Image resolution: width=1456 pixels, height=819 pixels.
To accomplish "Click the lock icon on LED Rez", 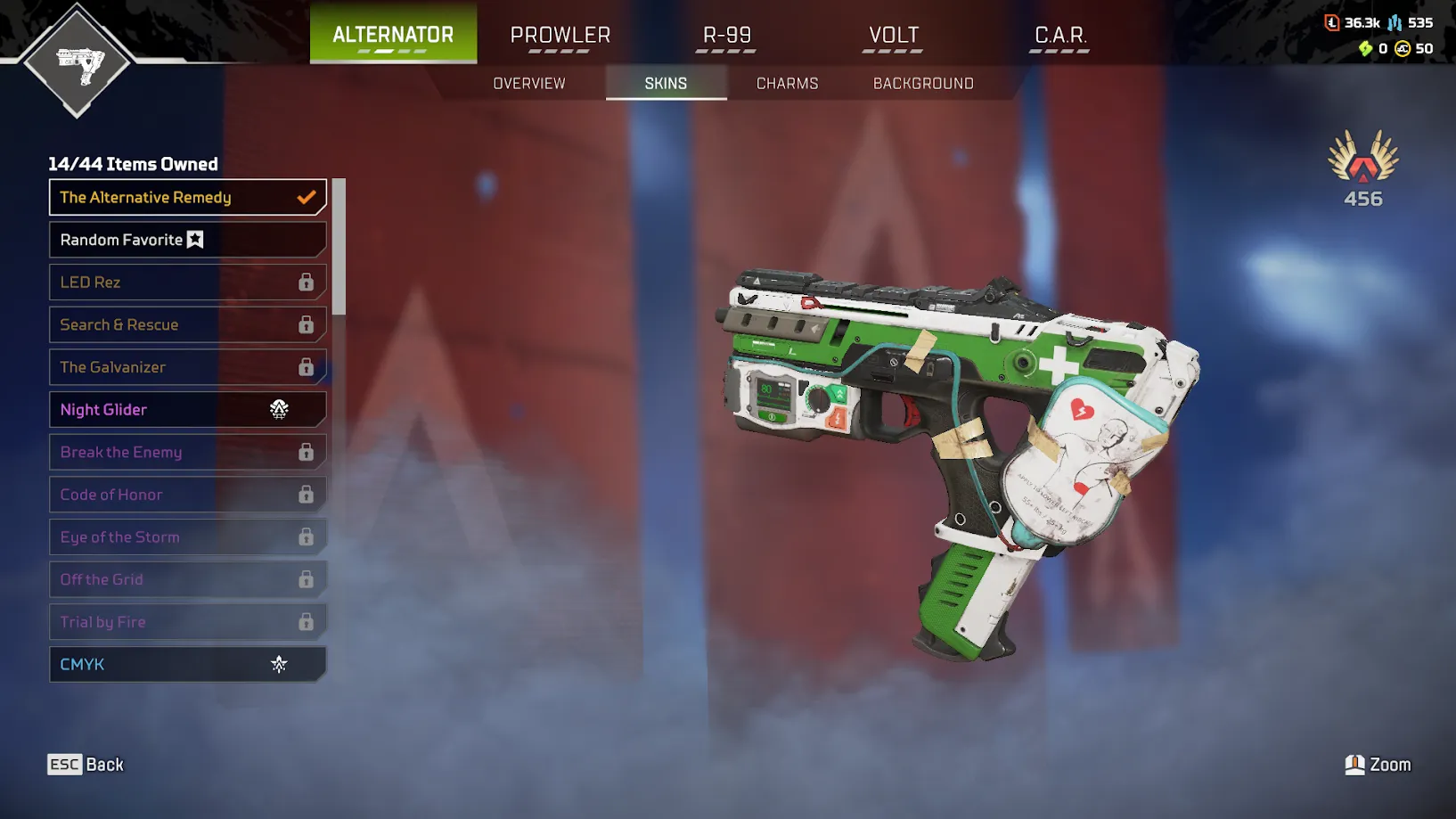I will click(307, 282).
